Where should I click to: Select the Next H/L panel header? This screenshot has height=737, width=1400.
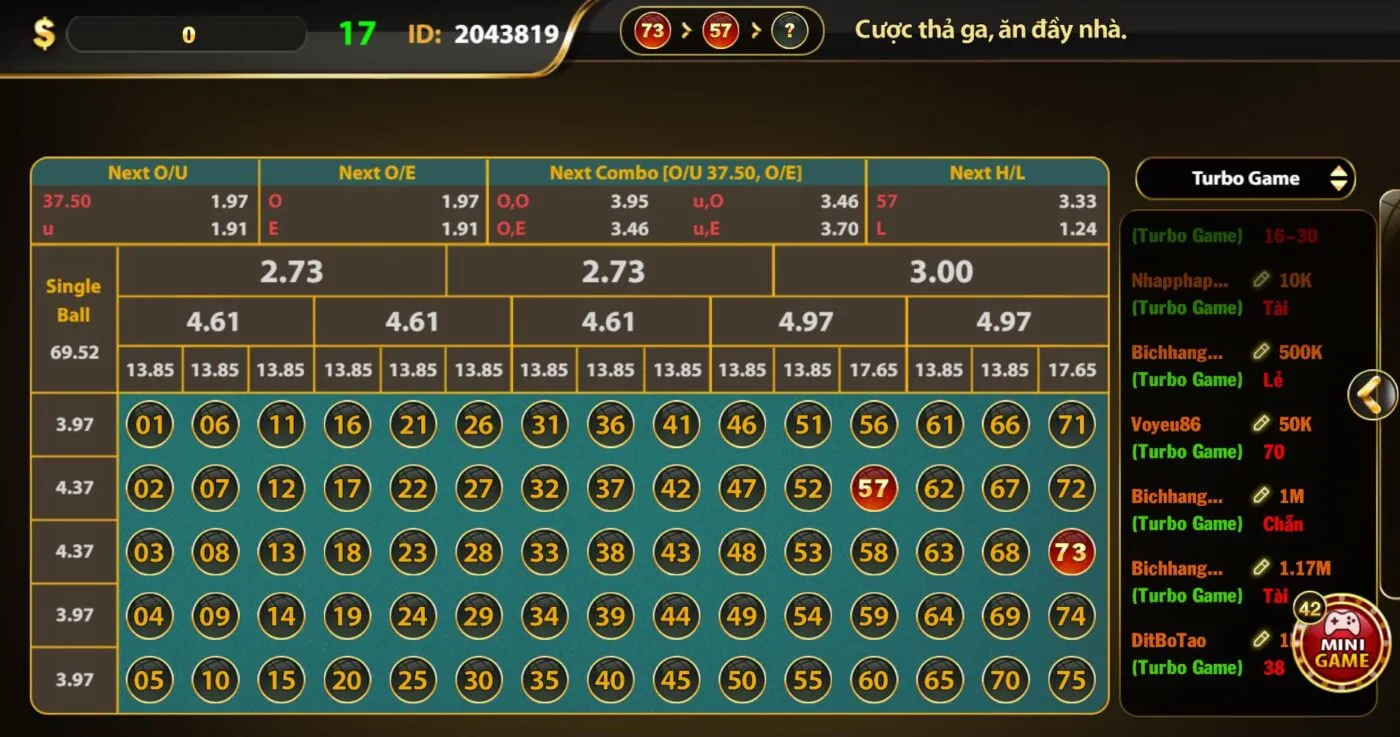987,171
